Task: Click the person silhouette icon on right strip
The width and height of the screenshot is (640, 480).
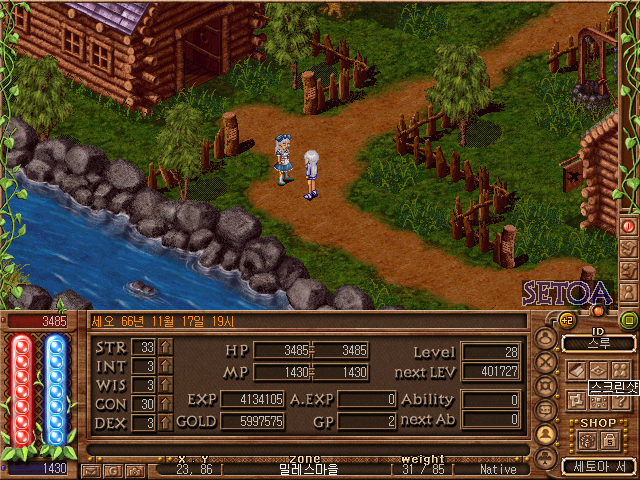Action: click(x=629, y=289)
